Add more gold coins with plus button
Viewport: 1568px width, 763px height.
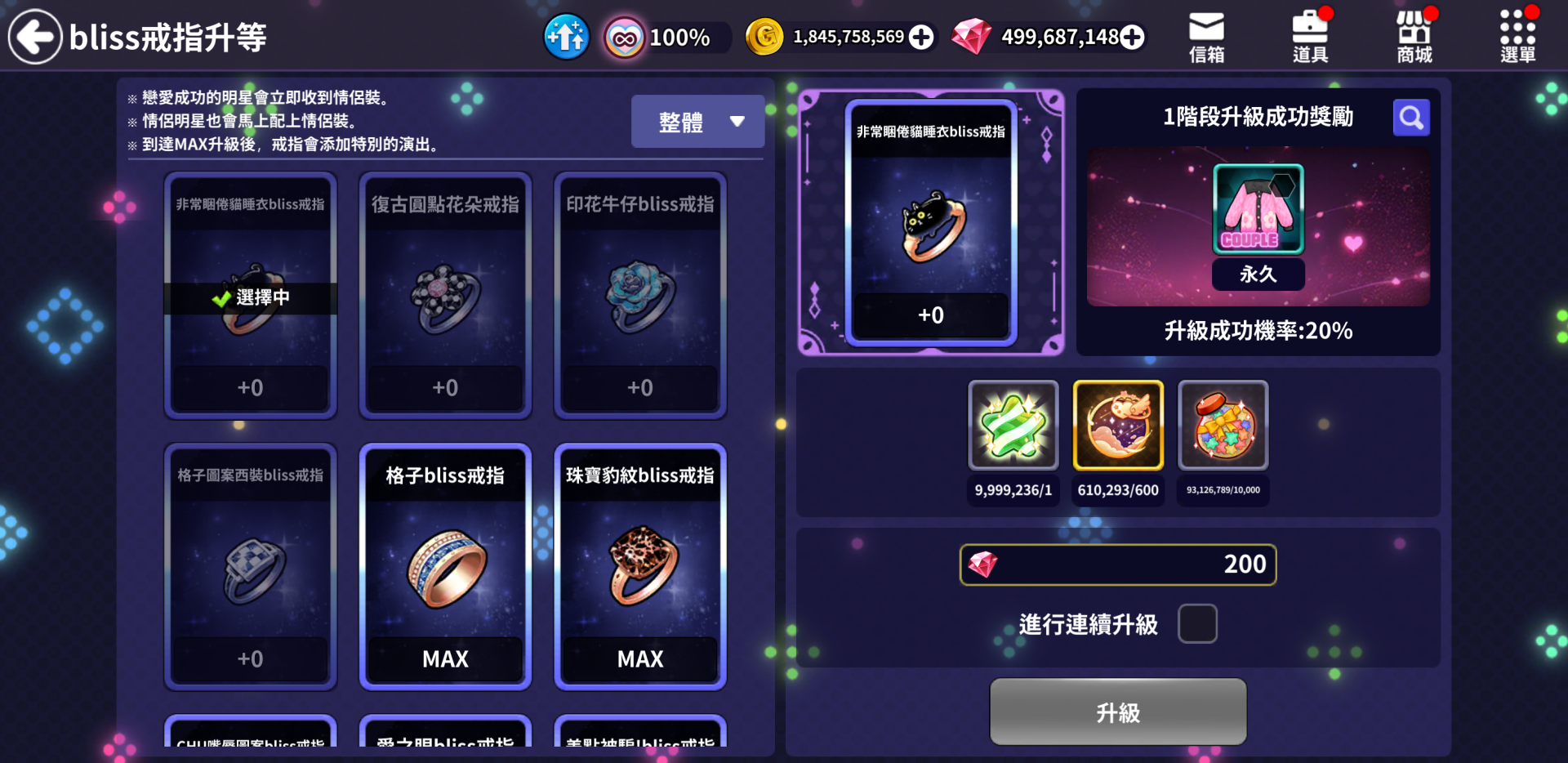[x=921, y=37]
